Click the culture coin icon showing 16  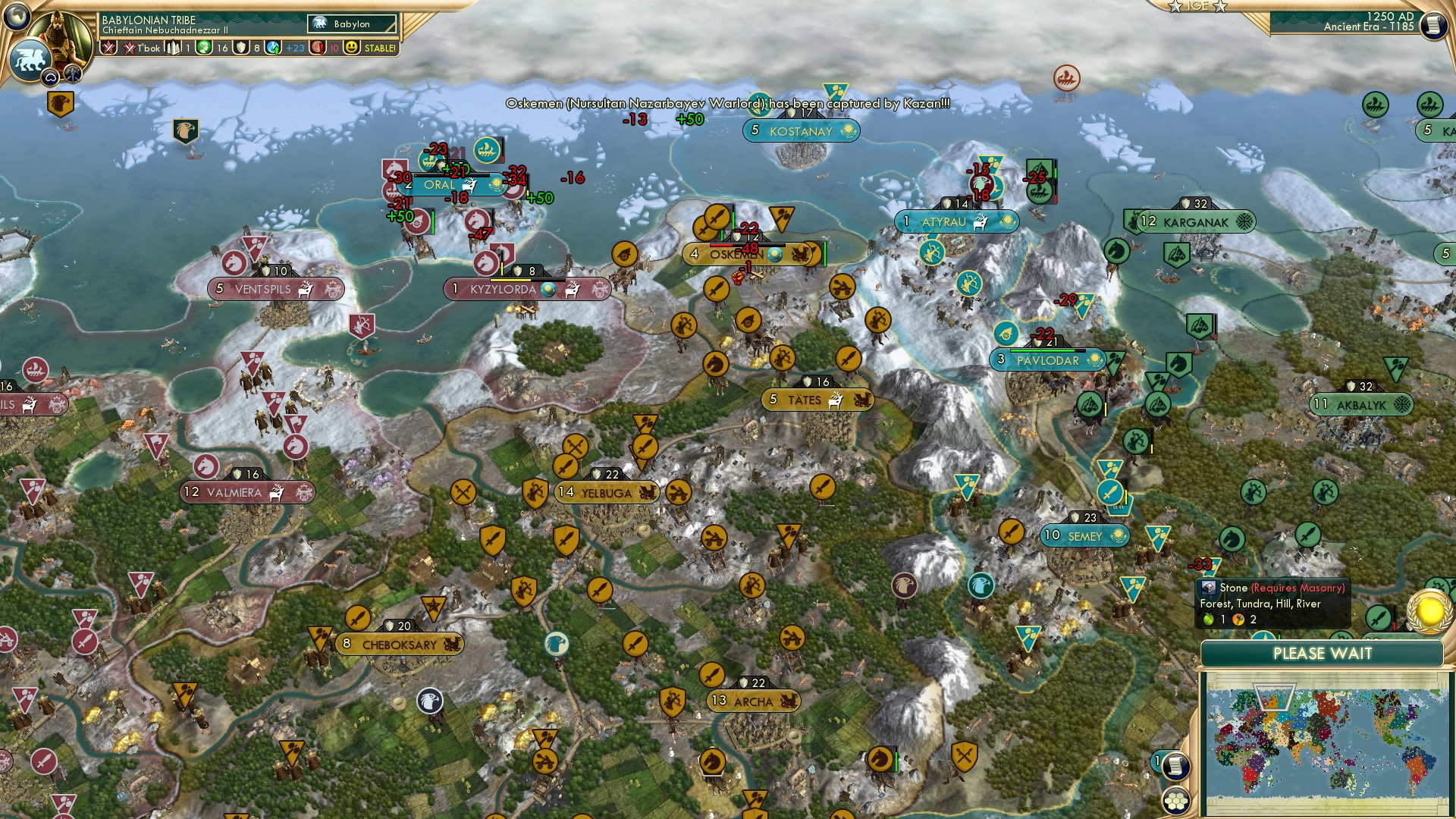(x=202, y=48)
